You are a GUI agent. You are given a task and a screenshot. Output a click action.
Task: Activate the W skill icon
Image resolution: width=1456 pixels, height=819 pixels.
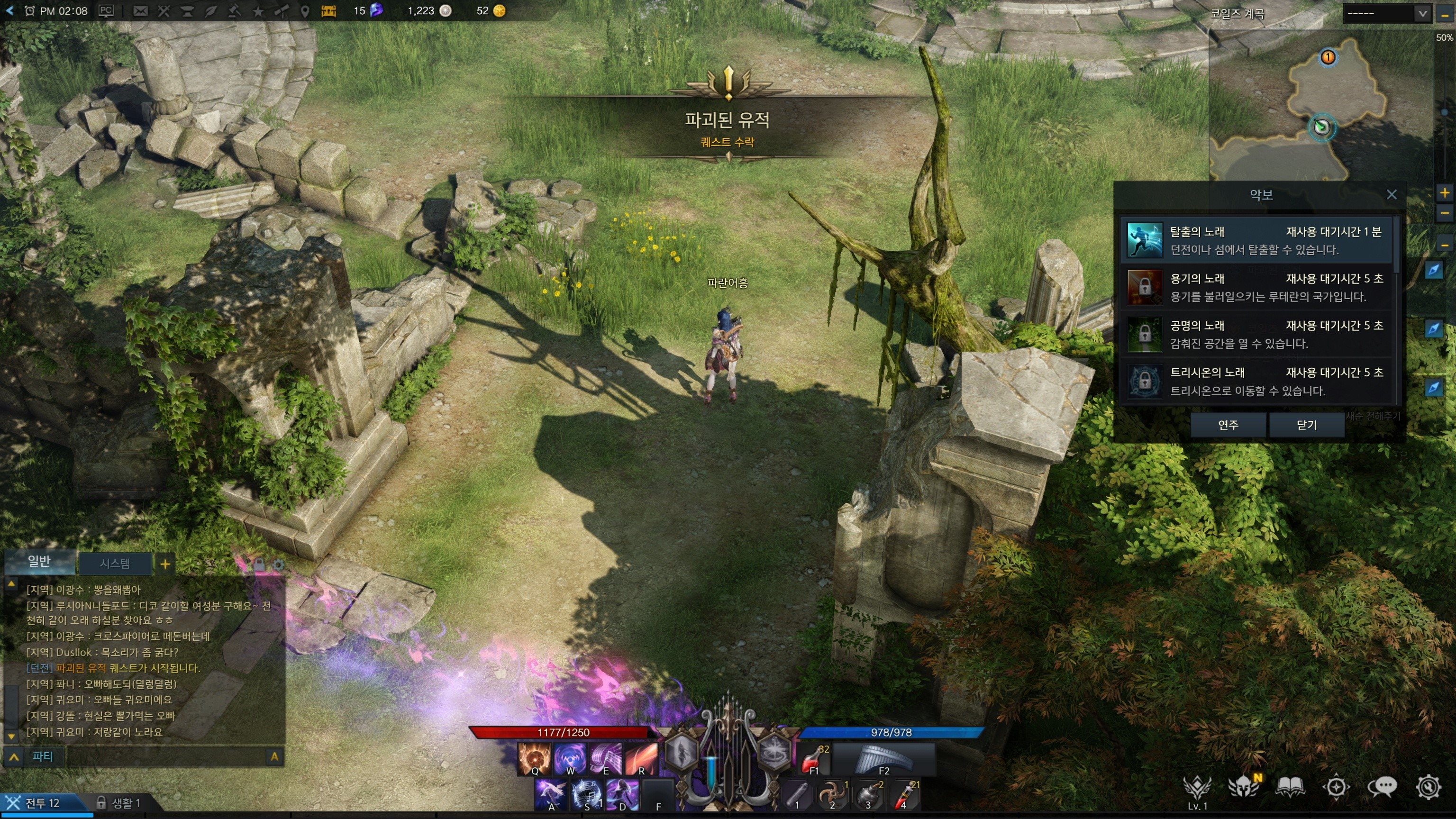[x=570, y=759]
